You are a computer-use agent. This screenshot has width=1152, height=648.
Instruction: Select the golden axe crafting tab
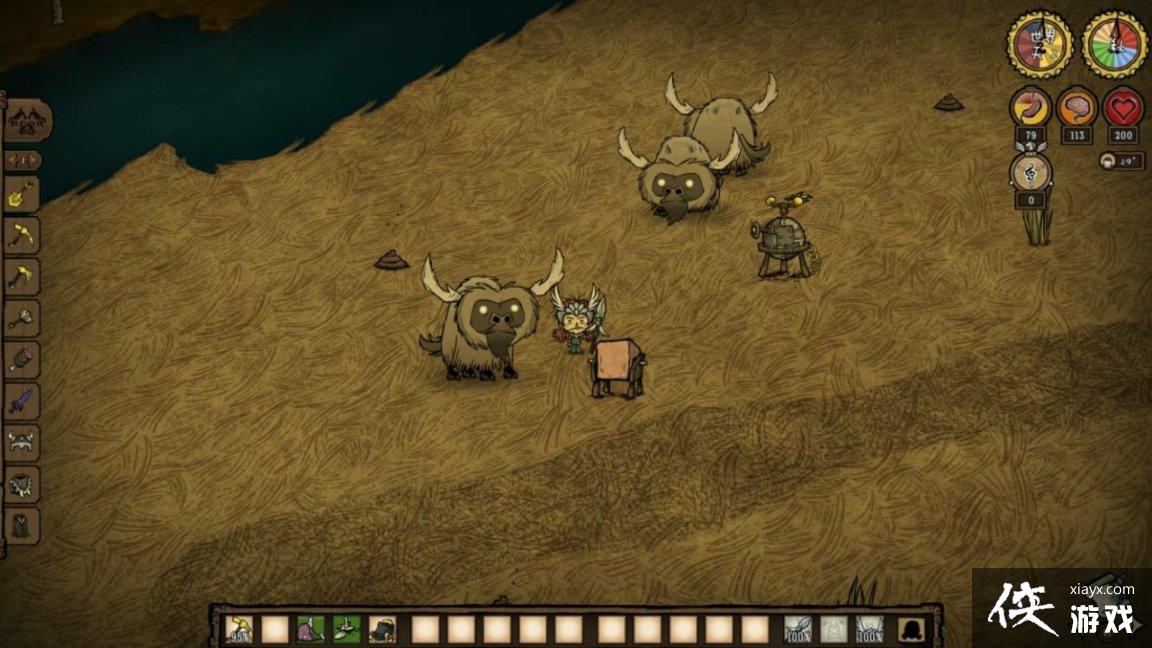pyautogui.click(x=22, y=277)
